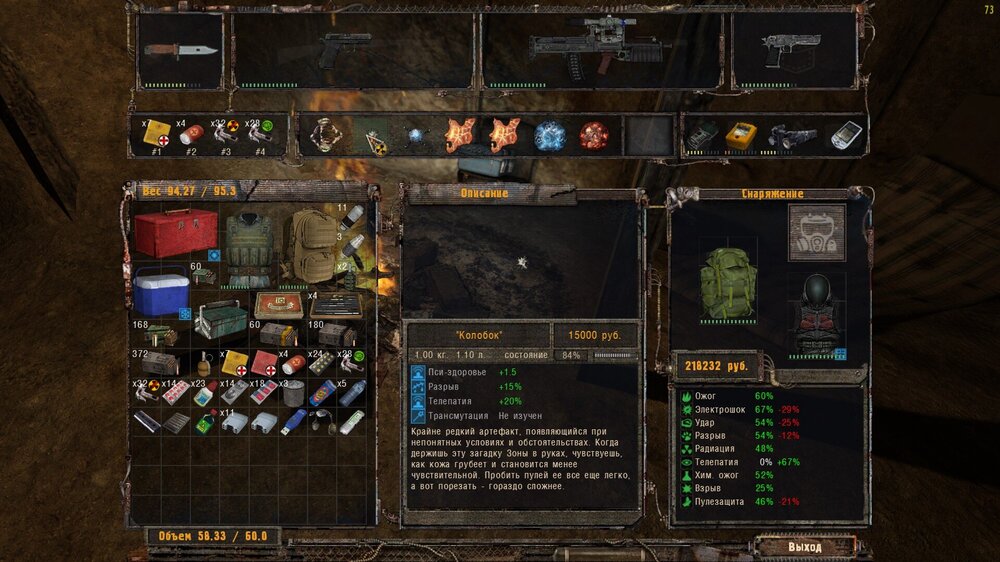This screenshot has width=1000, height=562.
Task: Select the combat knife weapon slot
Action: coord(180,50)
